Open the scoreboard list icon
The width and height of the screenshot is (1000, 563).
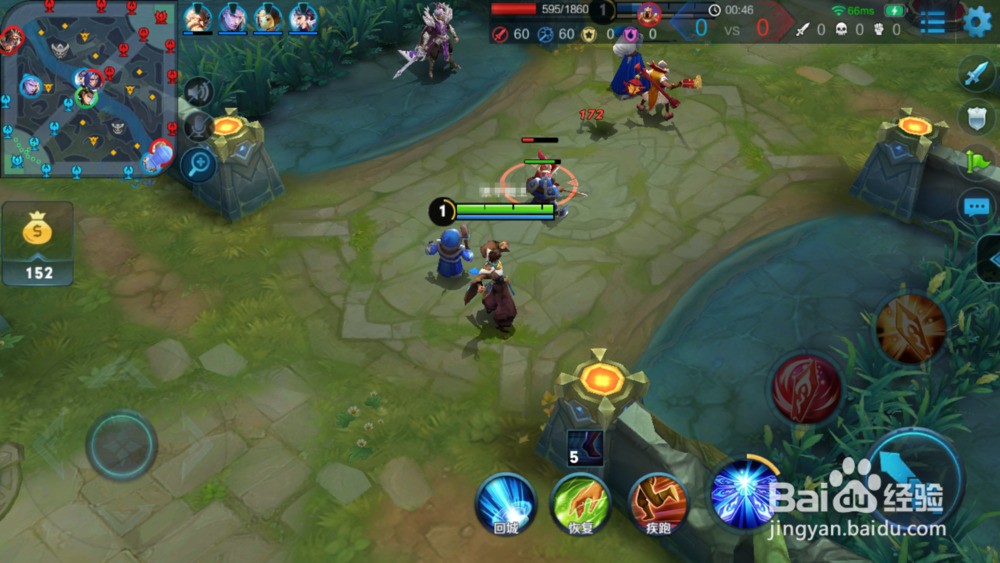click(932, 22)
